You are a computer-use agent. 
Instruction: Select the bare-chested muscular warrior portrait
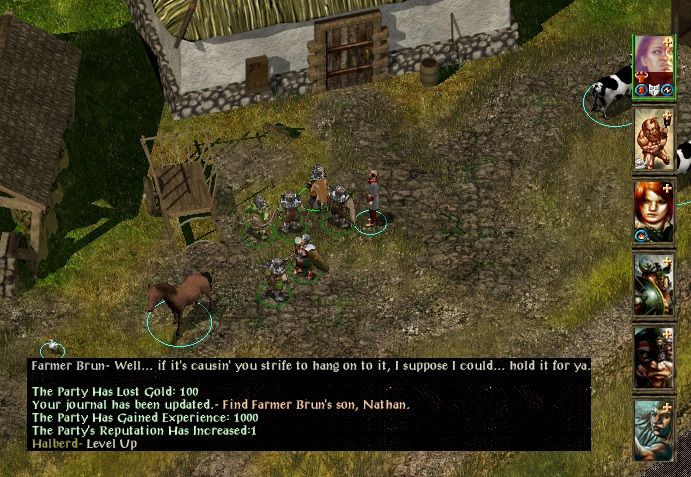[x=652, y=138]
